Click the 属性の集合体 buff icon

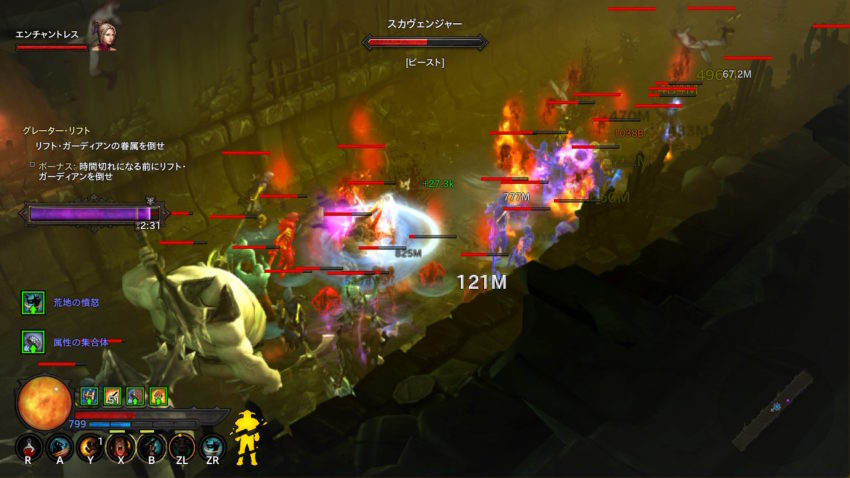click(x=33, y=343)
